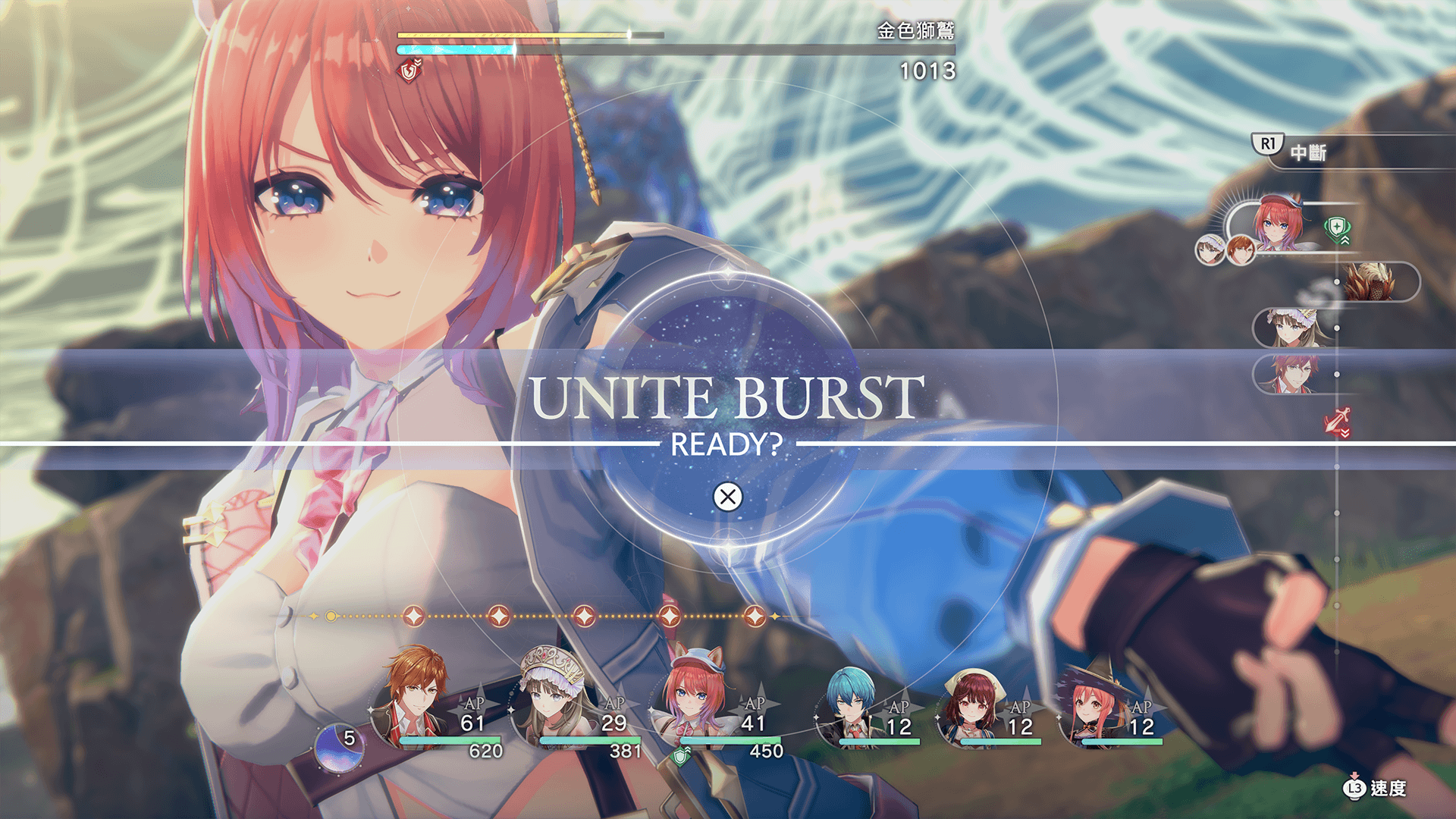1456x819 pixels.
Task: Toggle the 速度 battle speed option
Action: coord(1376,789)
